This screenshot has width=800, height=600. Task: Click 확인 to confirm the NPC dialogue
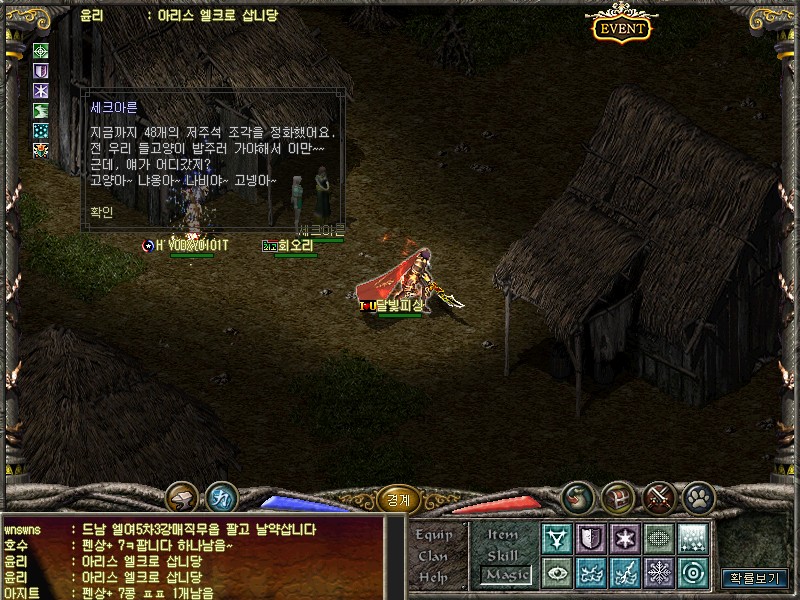101,212
